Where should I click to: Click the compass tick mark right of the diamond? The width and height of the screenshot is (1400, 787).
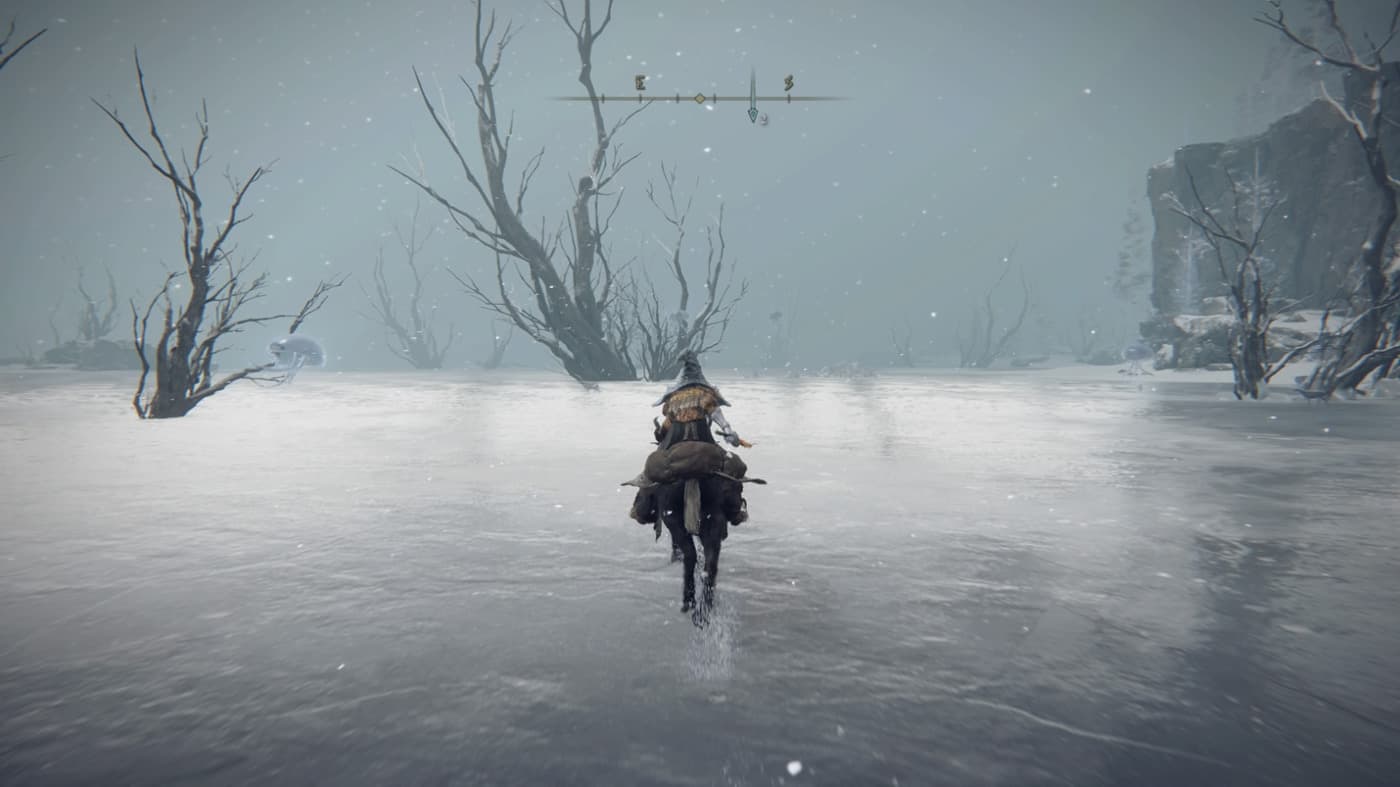click(714, 98)
